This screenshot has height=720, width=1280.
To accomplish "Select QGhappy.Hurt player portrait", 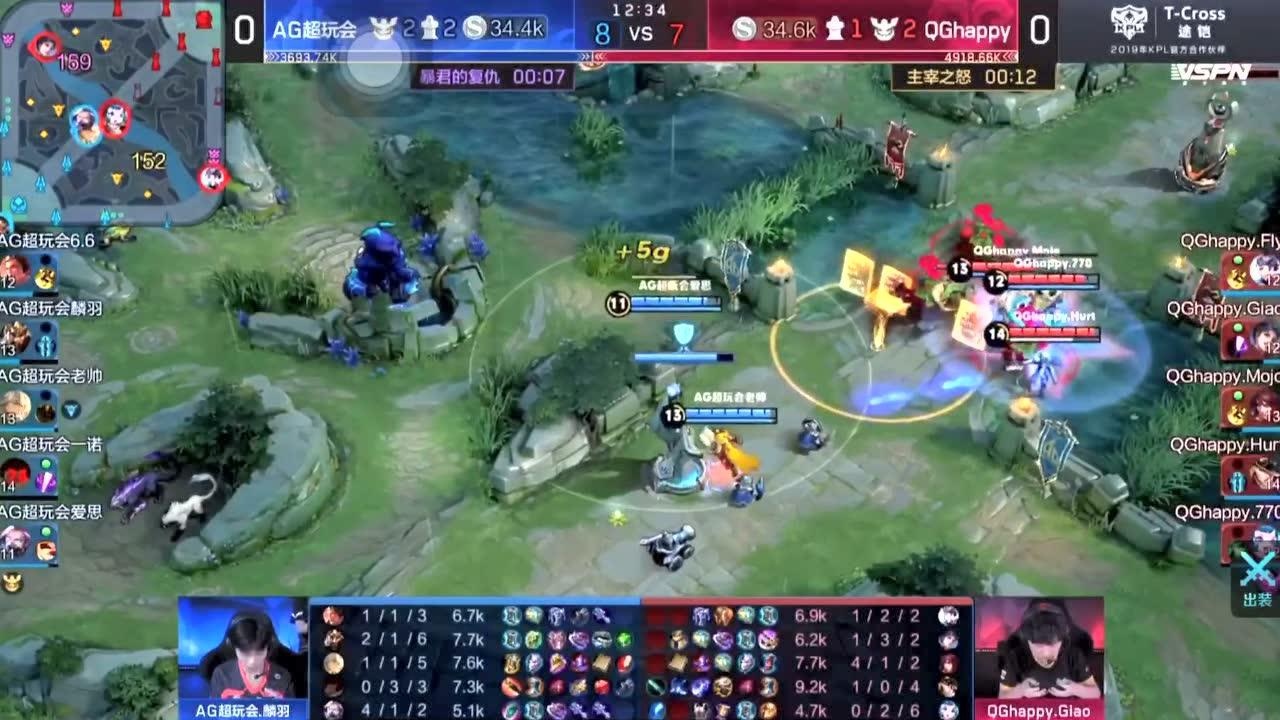I will pyautogui.click(x=1264, y=473).
